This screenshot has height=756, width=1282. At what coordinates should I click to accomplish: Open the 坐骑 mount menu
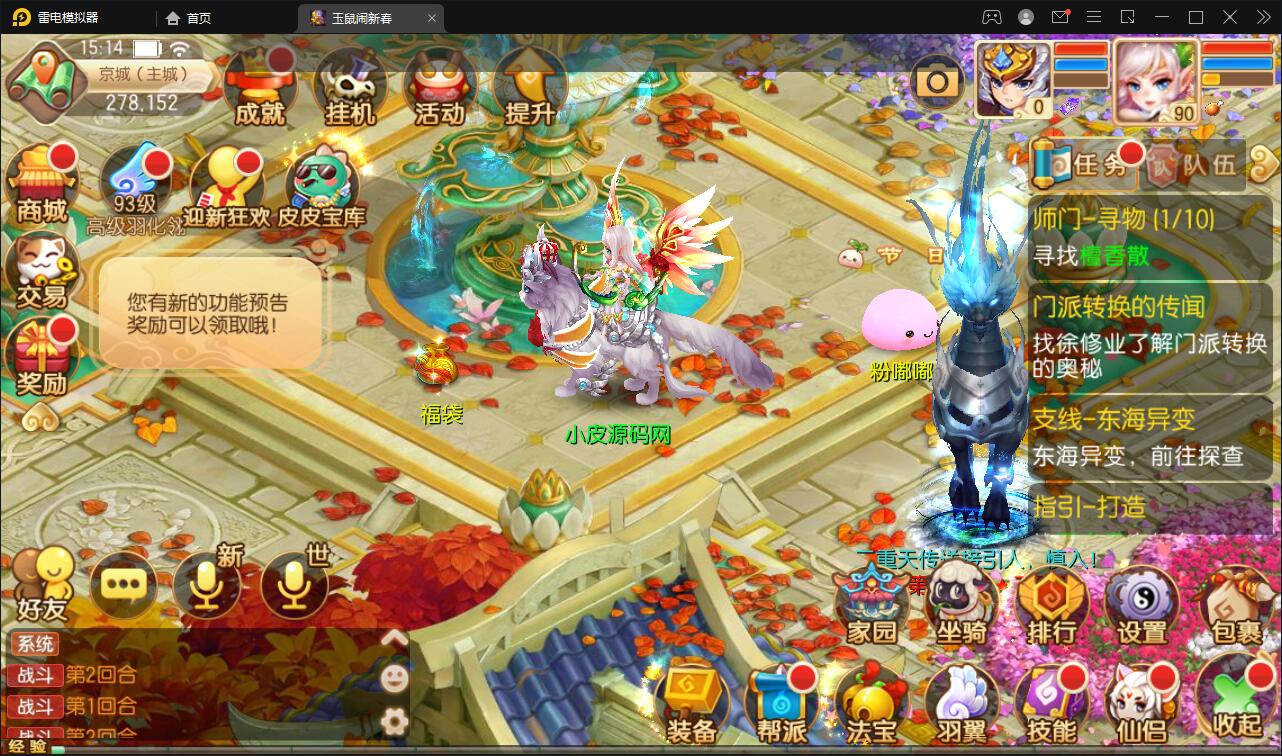tap(962, 604)
